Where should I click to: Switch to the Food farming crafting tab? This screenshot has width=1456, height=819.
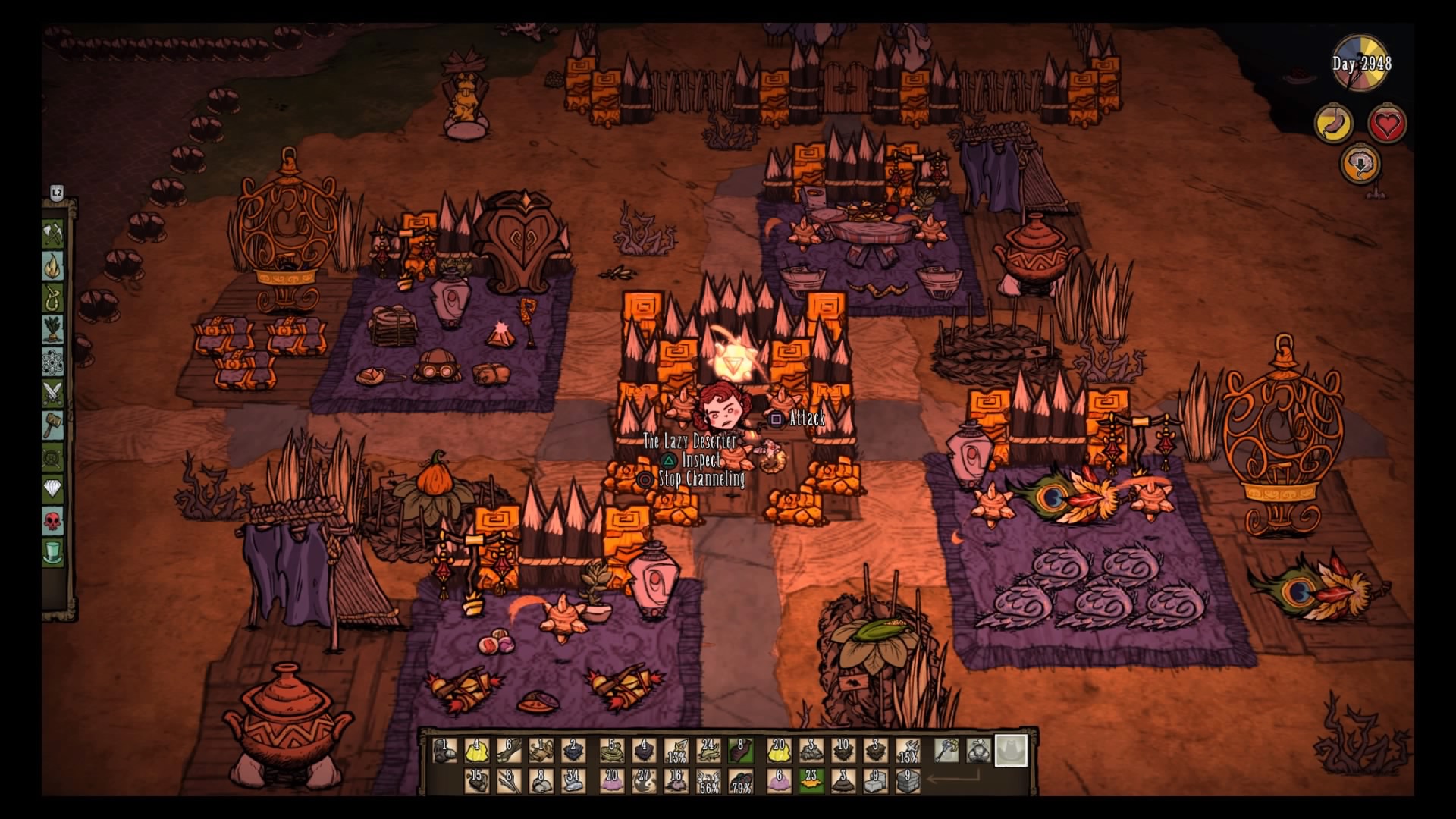point(53,330)
